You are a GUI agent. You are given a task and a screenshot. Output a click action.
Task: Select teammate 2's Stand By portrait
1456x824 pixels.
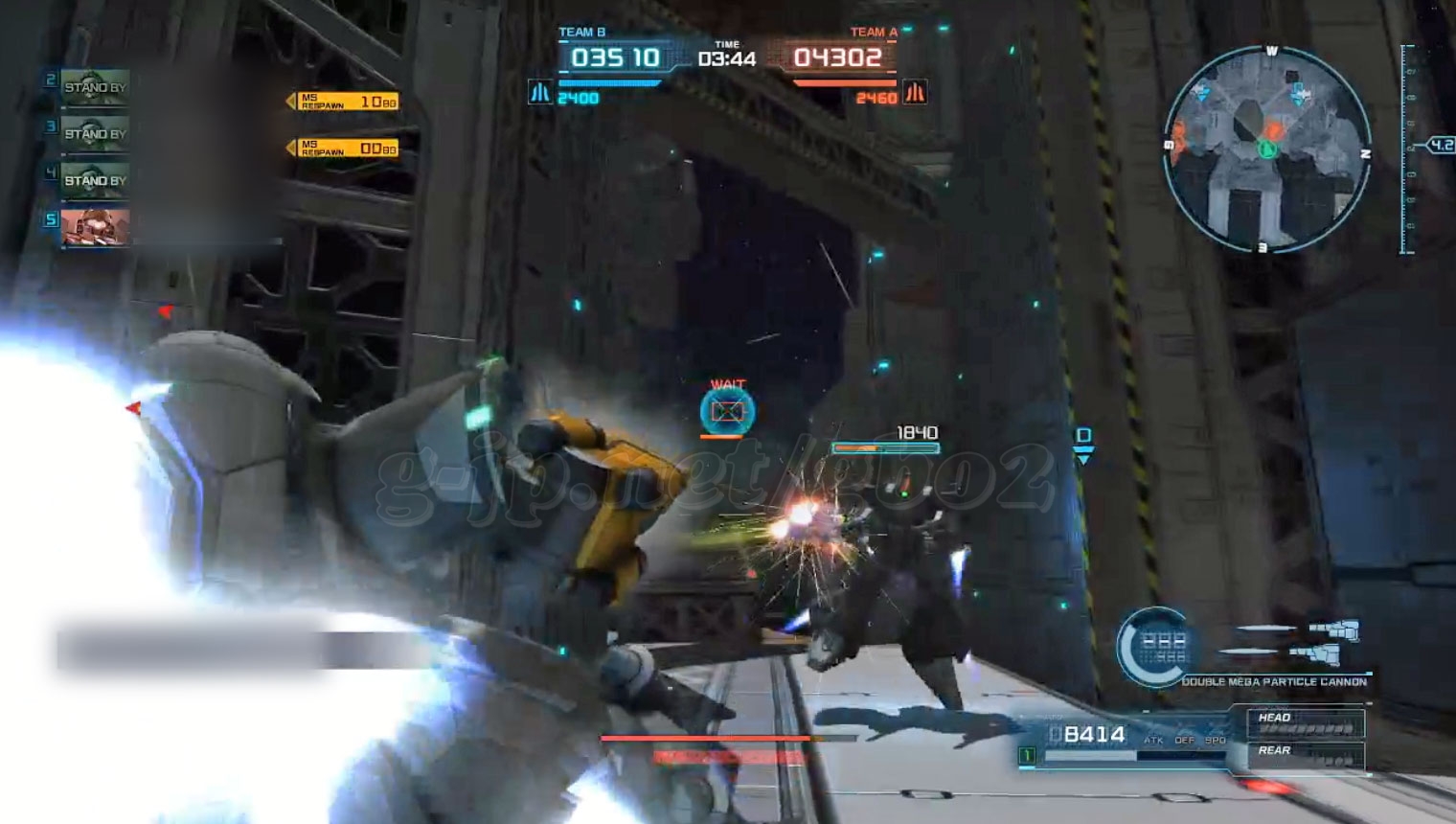tap(94, 87)
